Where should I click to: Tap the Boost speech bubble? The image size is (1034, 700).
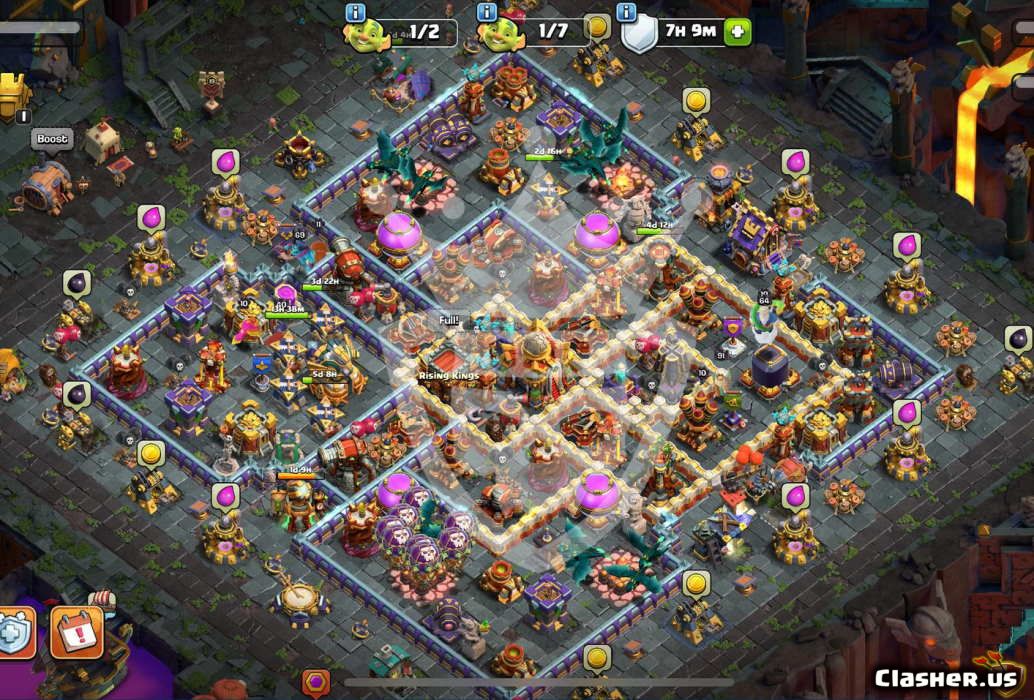click(52, 139)
